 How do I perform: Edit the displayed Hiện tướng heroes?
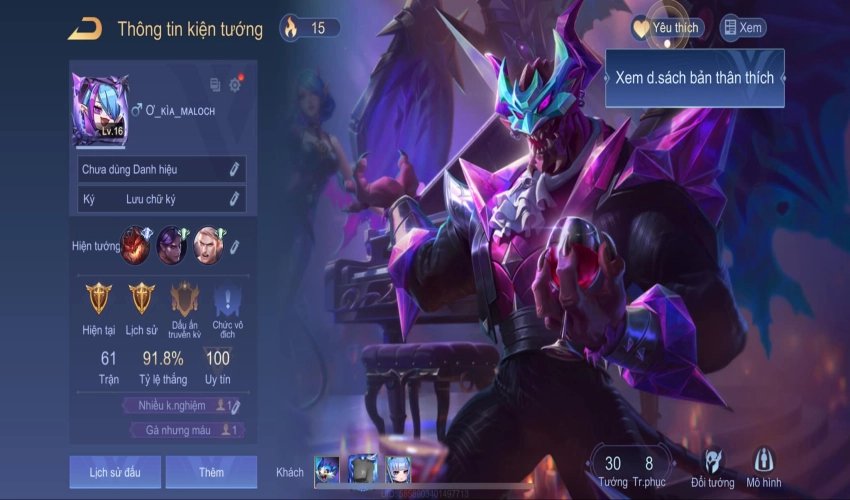[235, 245]
